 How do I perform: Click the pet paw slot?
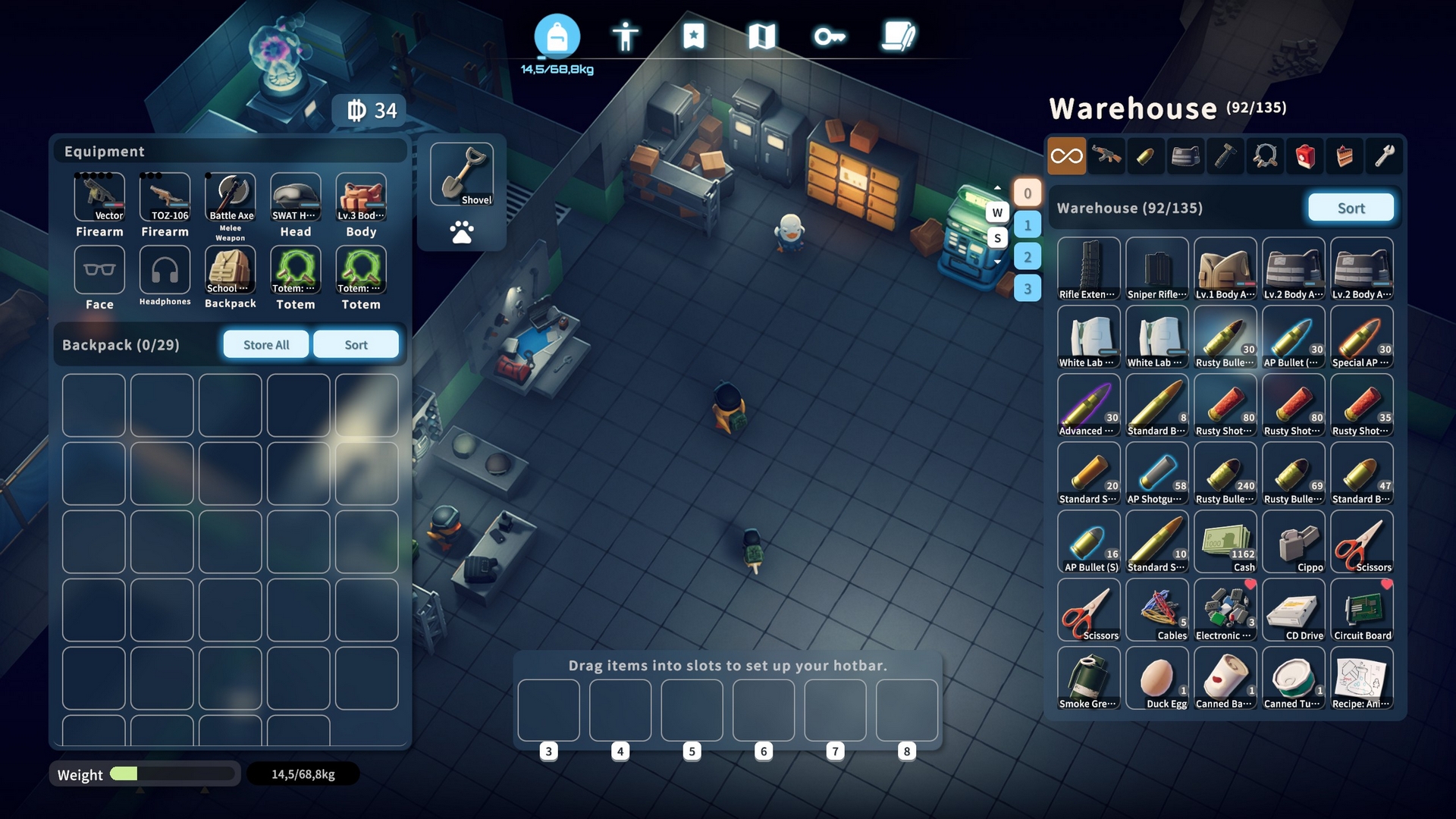[x=462, y=231]
